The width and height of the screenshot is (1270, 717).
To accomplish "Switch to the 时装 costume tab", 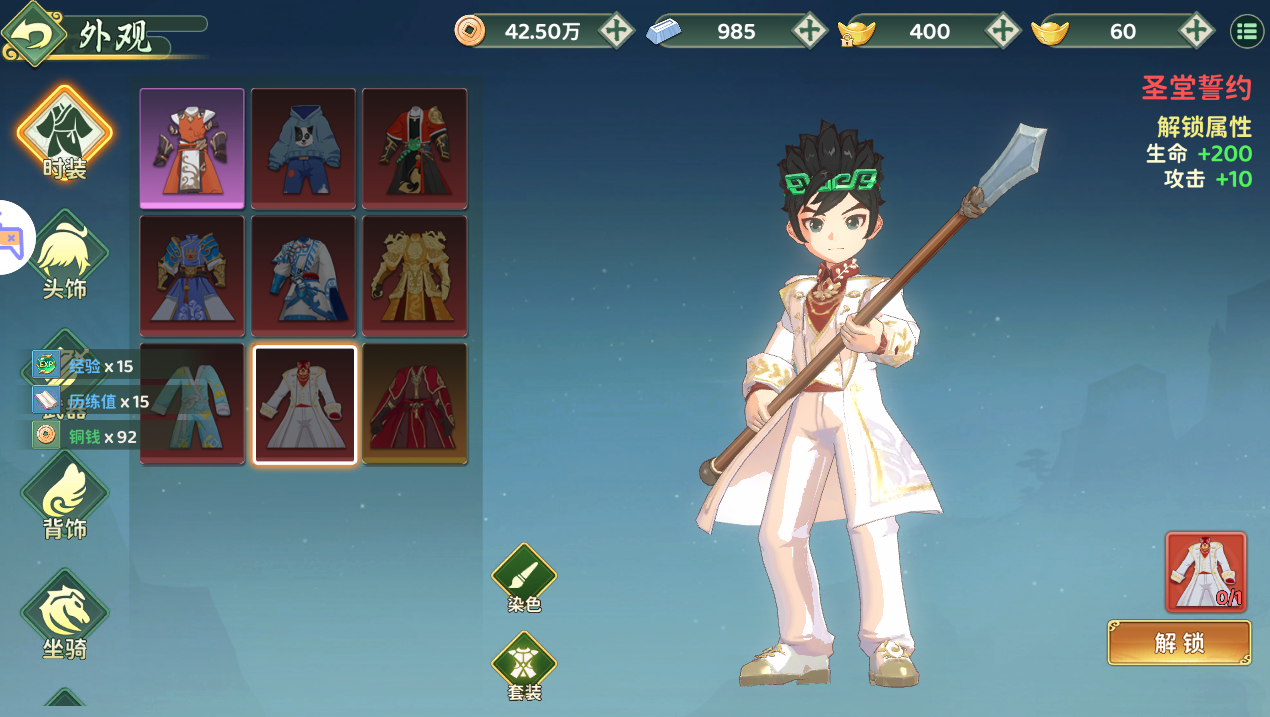I will tap(65, 135).
